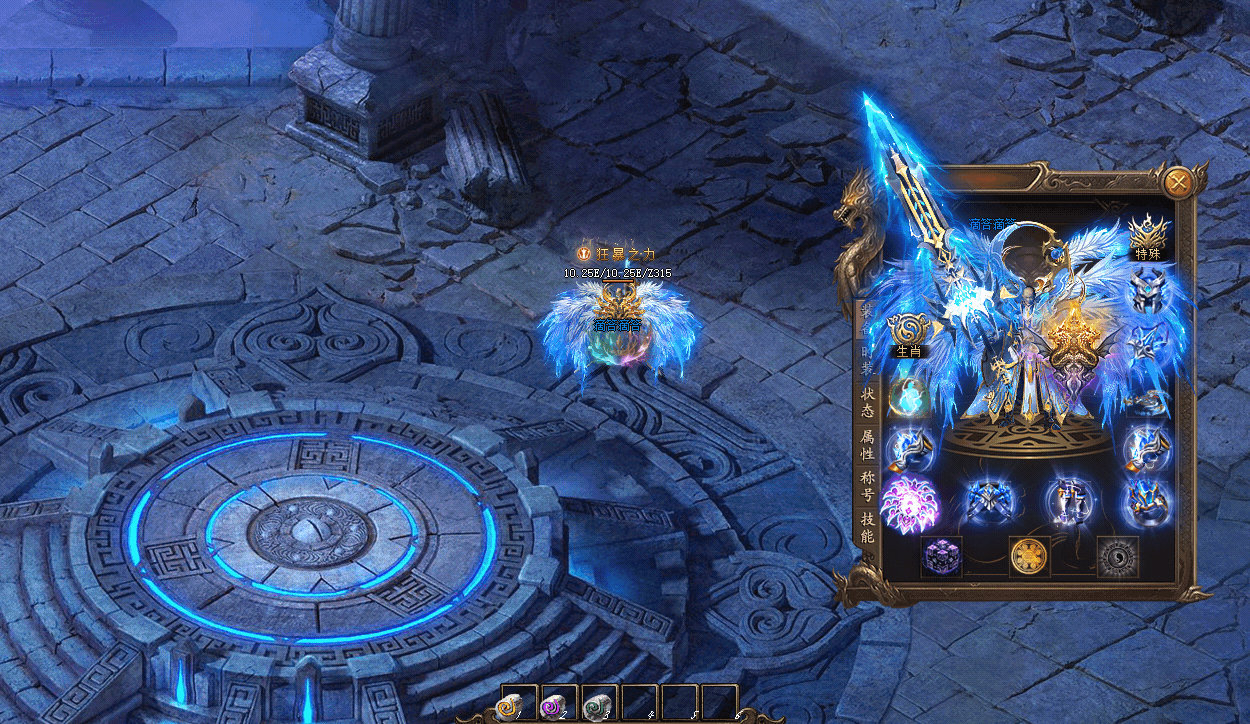Switch to the 时装 fashion tab
The height and width of the screenshot is (724, 1250).
click(866, 361)
